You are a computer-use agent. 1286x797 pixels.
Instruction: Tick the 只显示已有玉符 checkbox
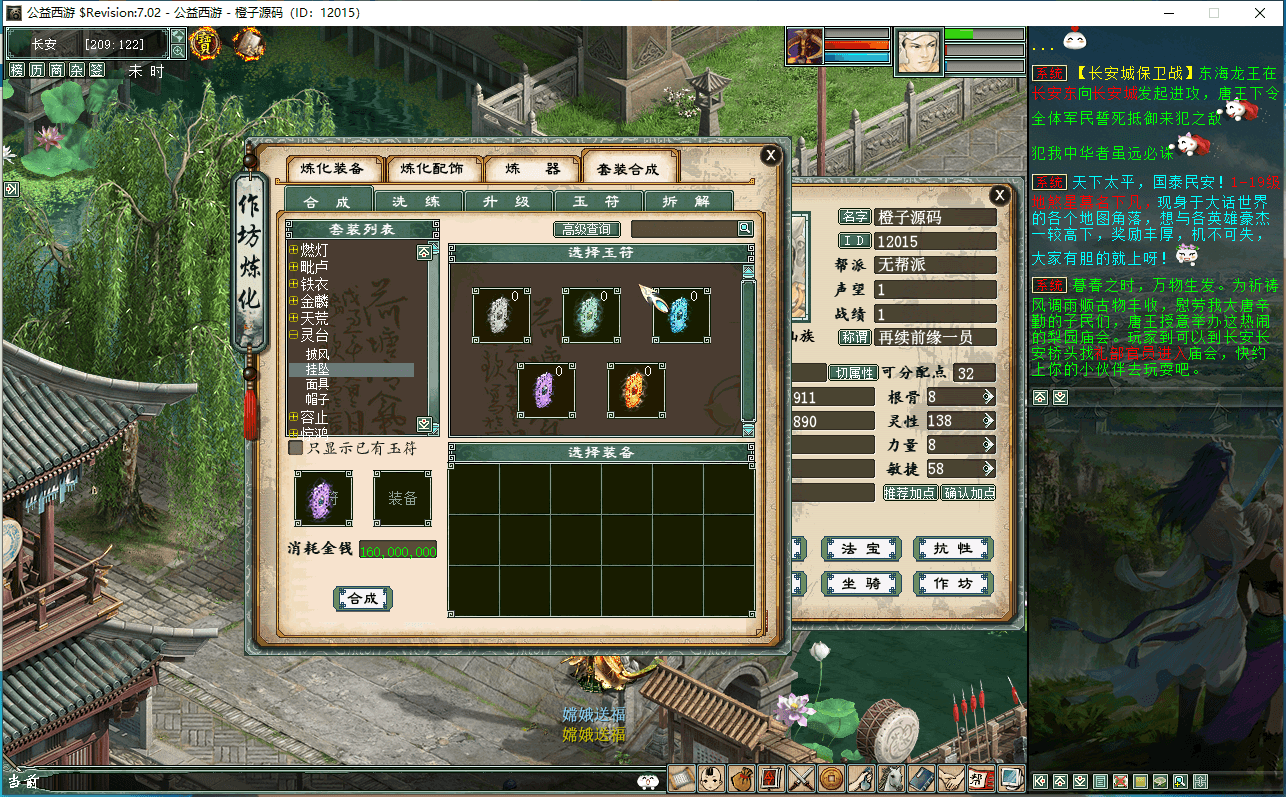coord(296,448)
